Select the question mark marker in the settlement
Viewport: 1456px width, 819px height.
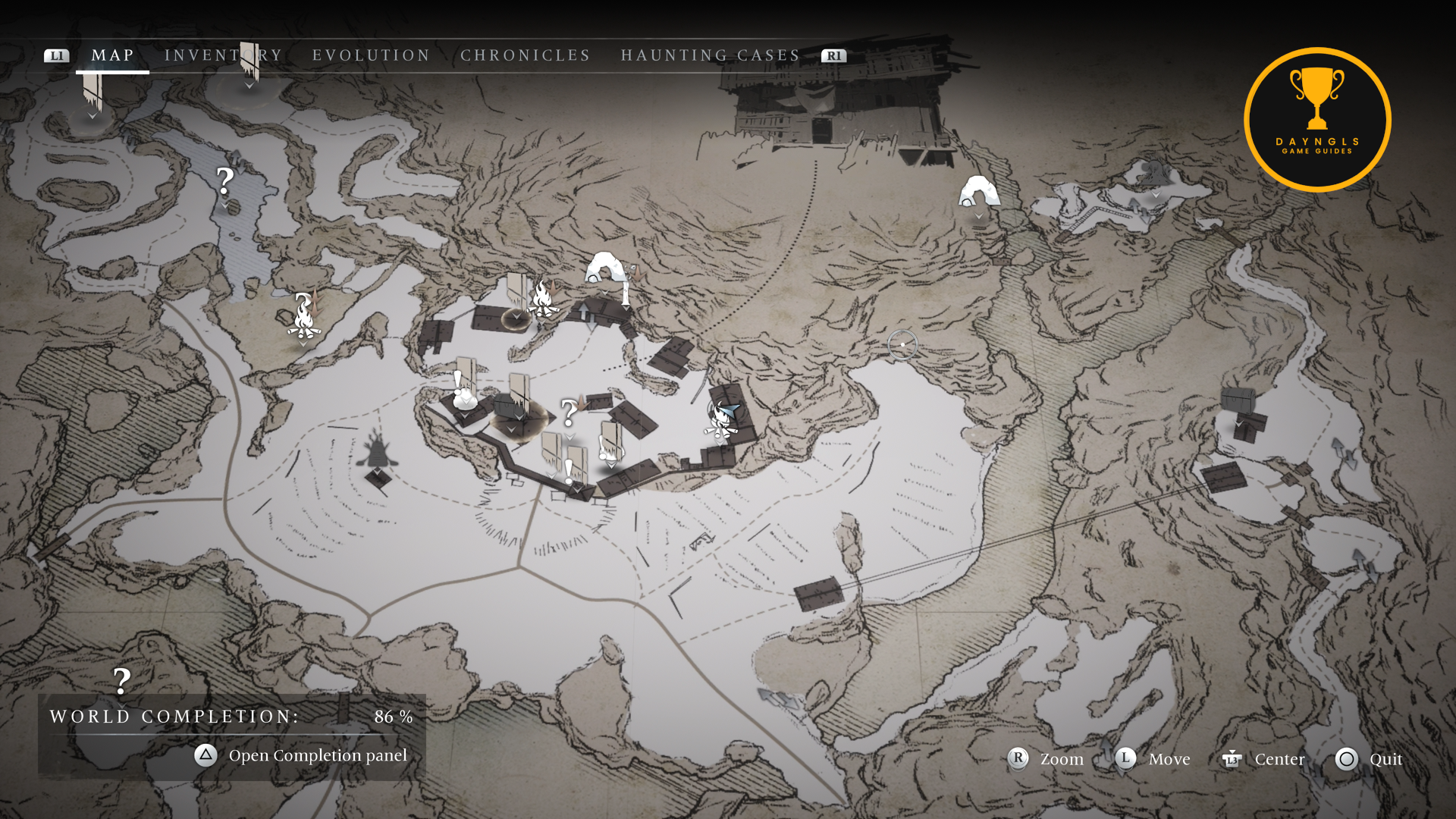coord(569,413)
